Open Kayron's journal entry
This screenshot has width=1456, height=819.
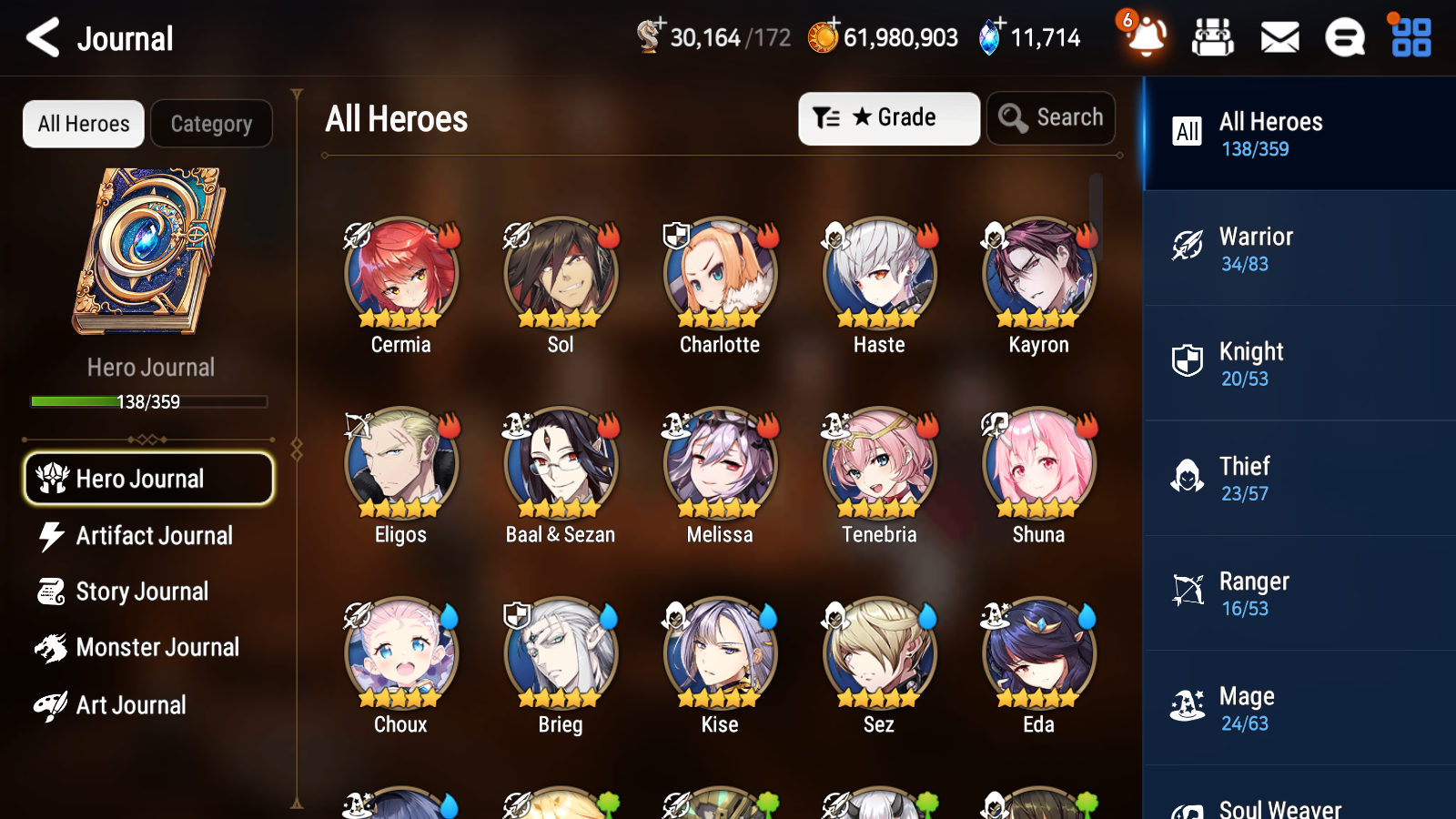pyautogui.click(x=1037, y=273)
